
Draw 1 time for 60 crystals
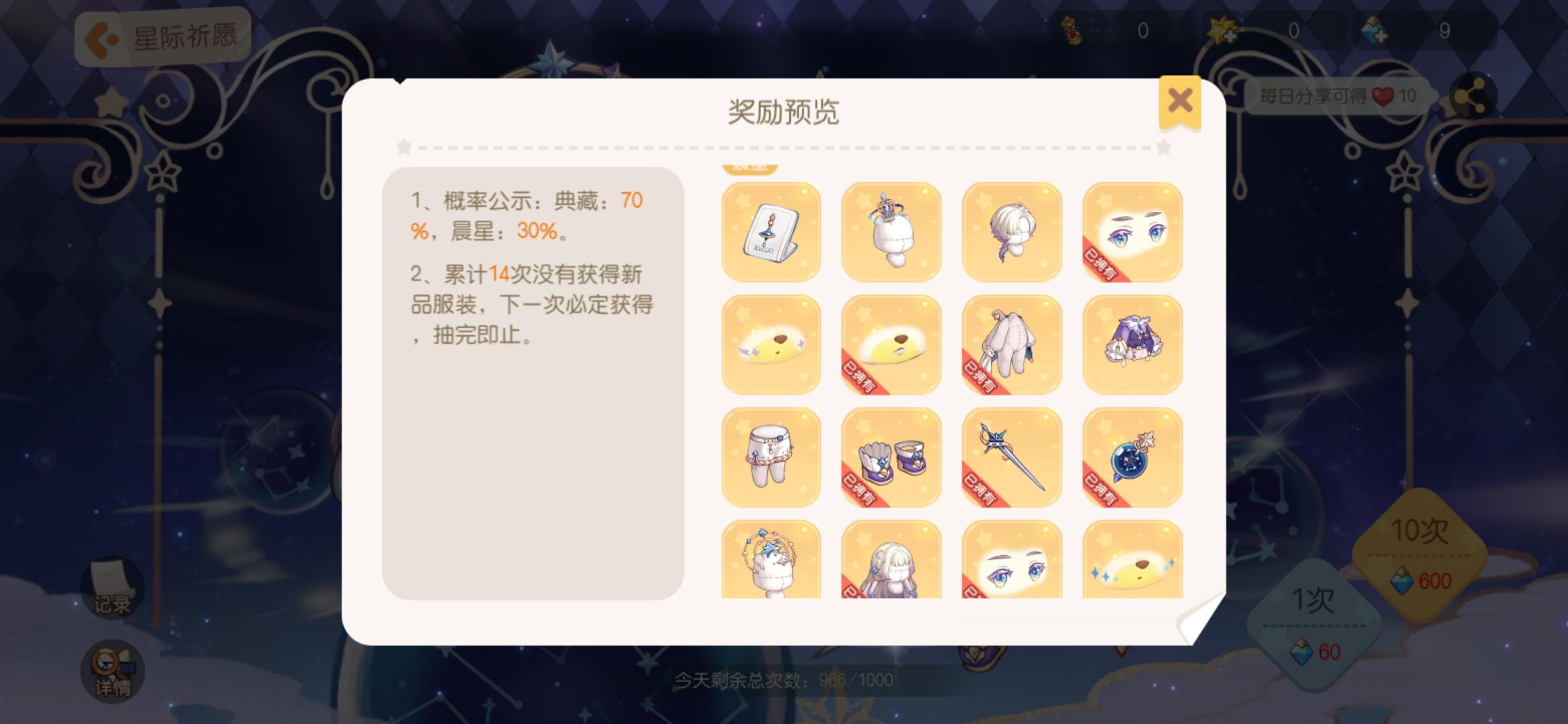pos(1313,621)
